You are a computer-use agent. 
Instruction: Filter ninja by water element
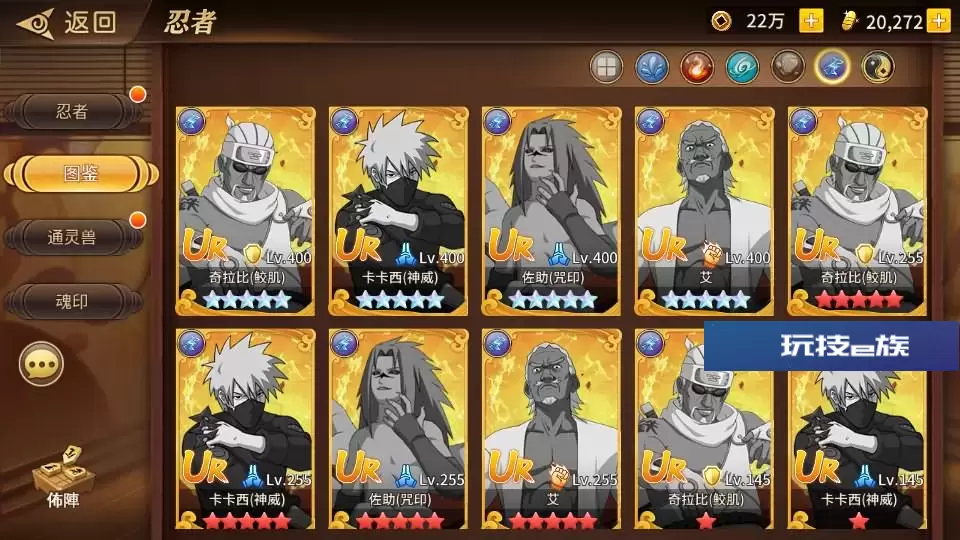pos(651,68)
